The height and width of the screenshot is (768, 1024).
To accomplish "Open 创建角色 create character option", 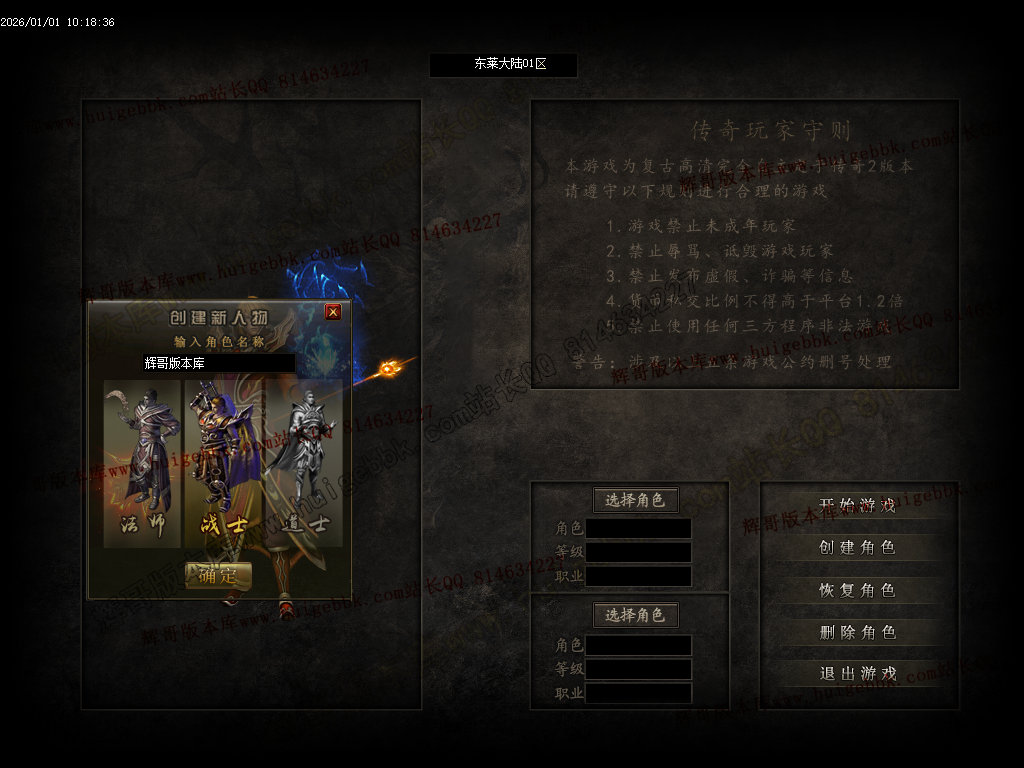I will point(857,547).
